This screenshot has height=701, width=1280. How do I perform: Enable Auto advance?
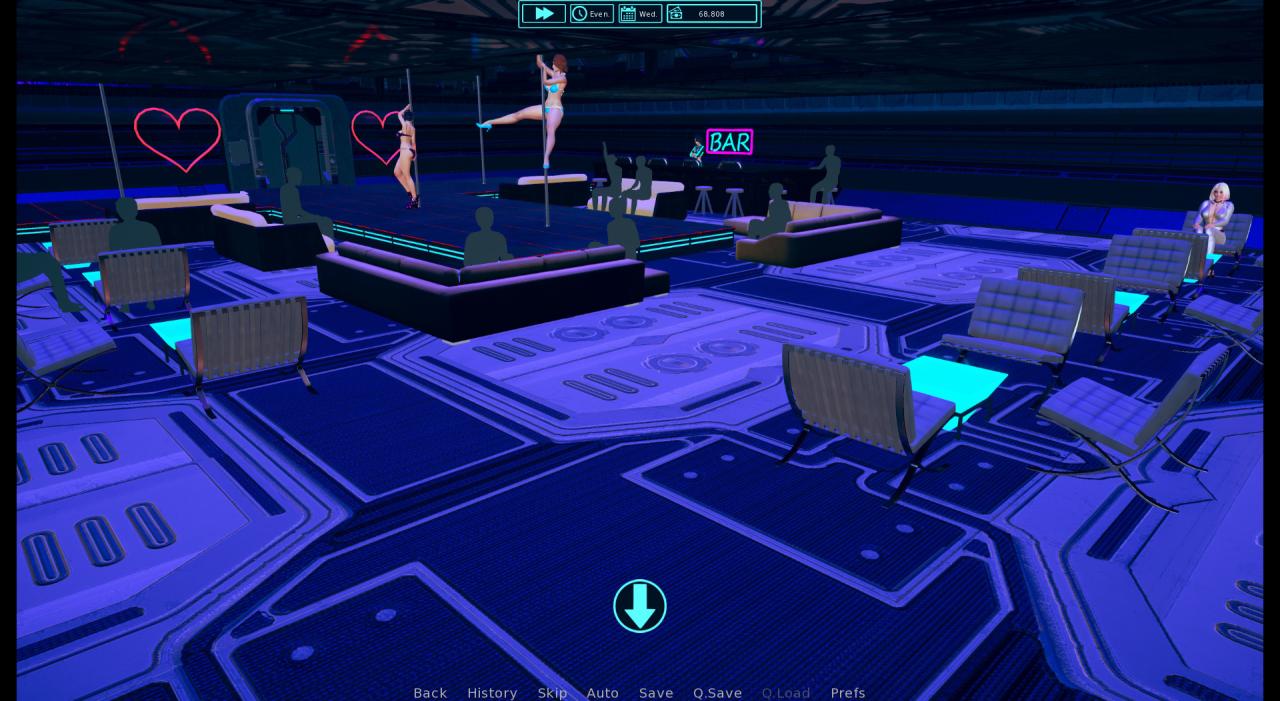point(602,693)
